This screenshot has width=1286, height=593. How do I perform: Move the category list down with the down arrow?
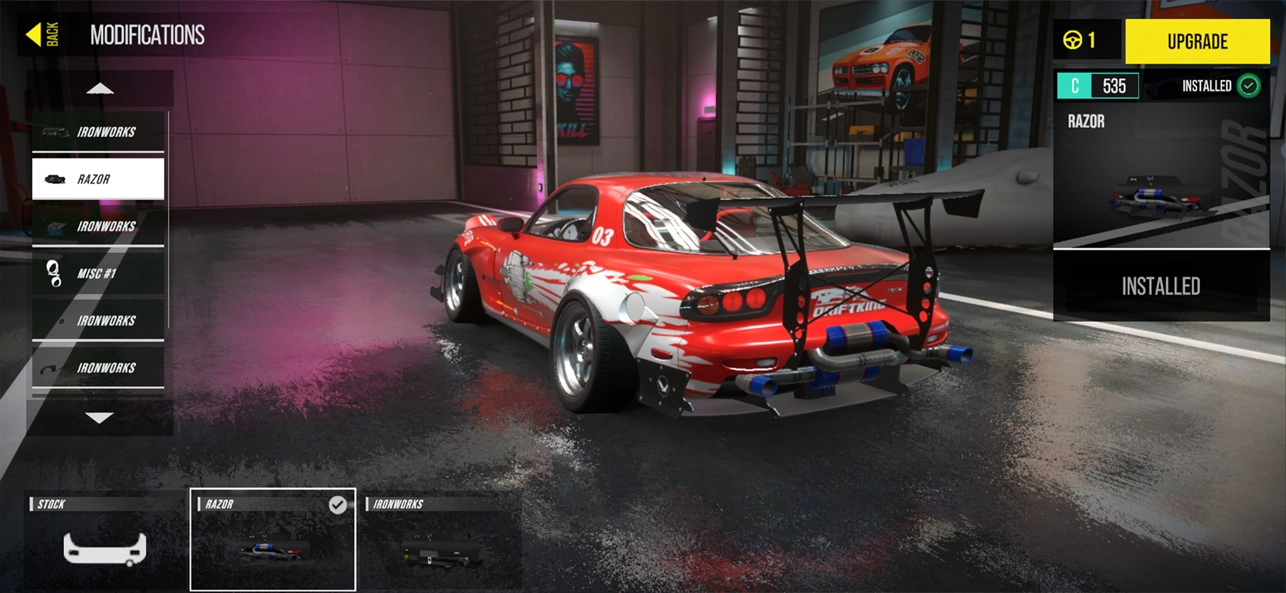coord(100,417)
